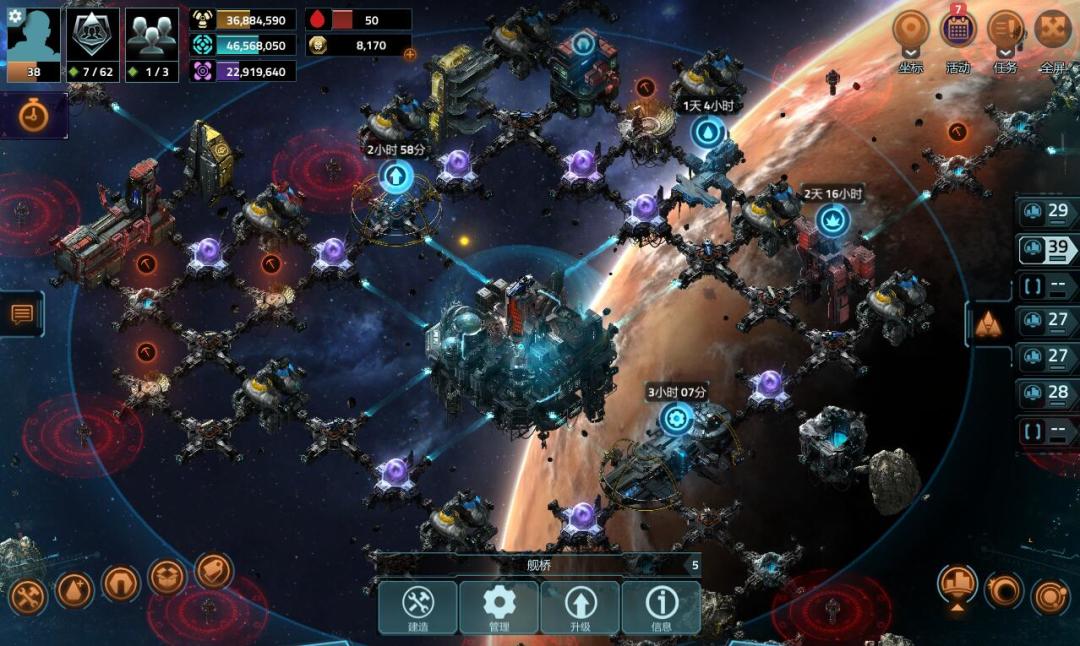Click the orange stopwatch timer icon

(x=34, y=116)
